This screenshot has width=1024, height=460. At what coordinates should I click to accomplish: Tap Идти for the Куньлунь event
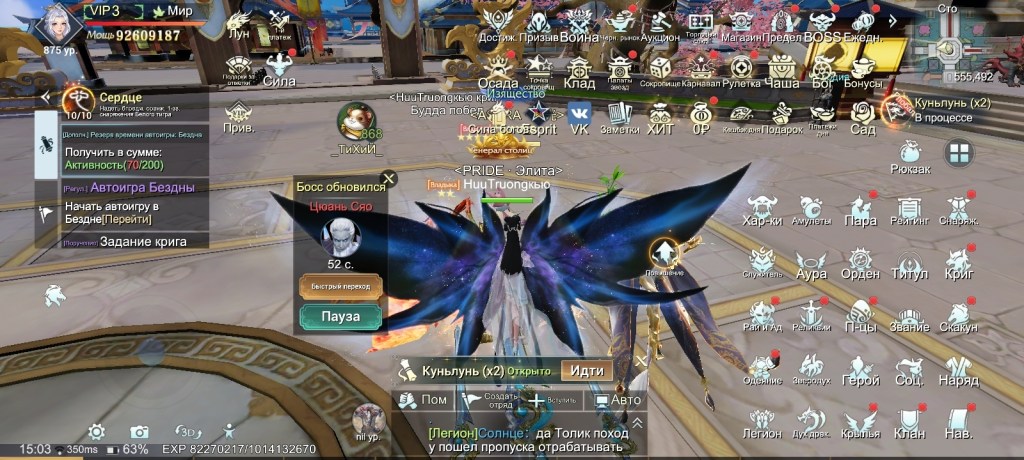click(586, 370)
